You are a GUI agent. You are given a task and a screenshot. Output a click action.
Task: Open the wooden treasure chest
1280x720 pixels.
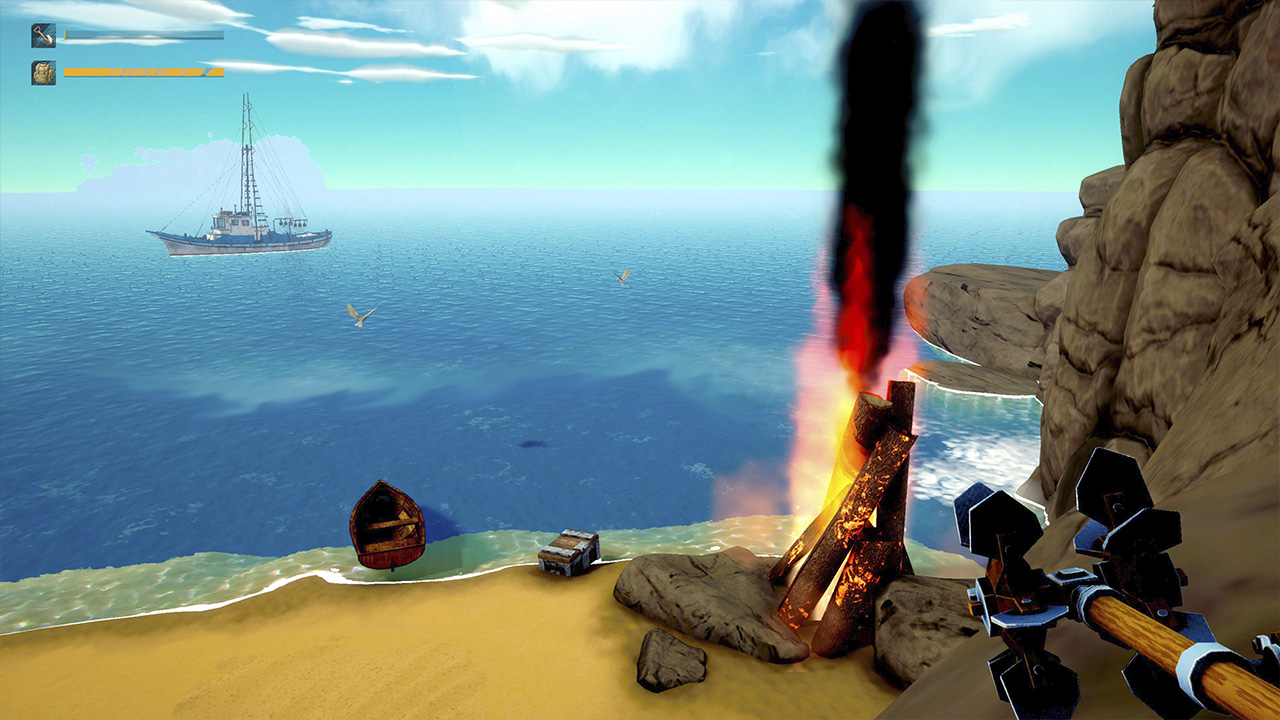point(571,554)
